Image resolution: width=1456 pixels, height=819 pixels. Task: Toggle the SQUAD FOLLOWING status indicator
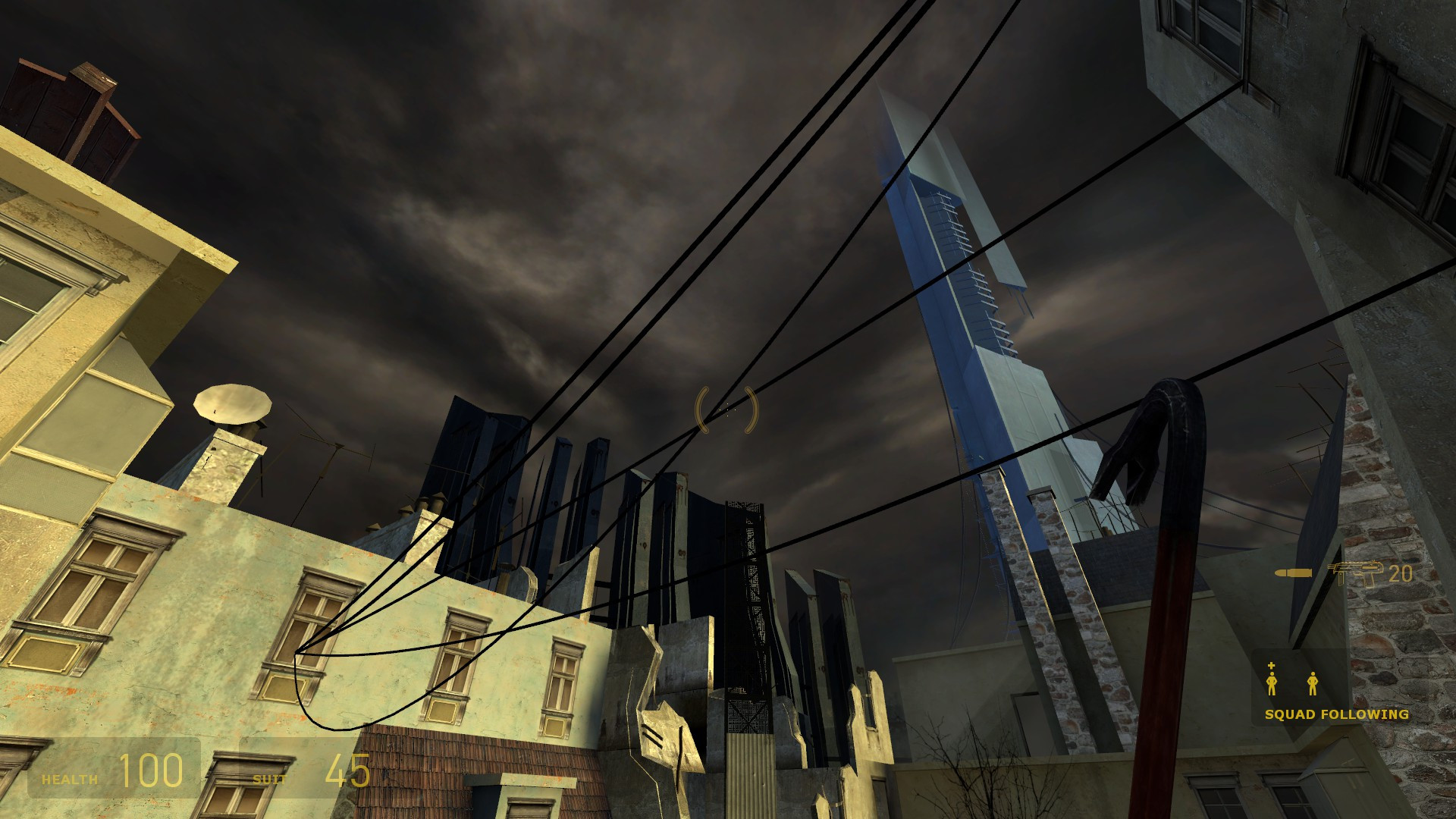(1335, 714)
